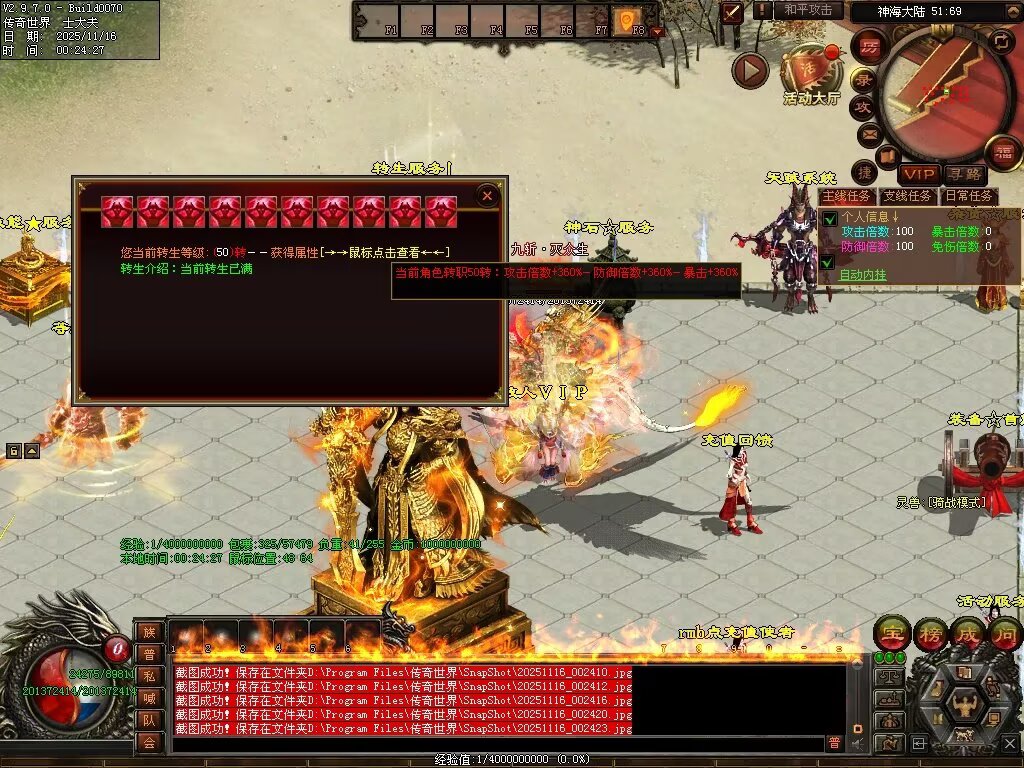Image resolution: width=1024 pixels, height=768 pixels.
Task: Close the rebirth level dialog
Action: [x=487, y=195]
